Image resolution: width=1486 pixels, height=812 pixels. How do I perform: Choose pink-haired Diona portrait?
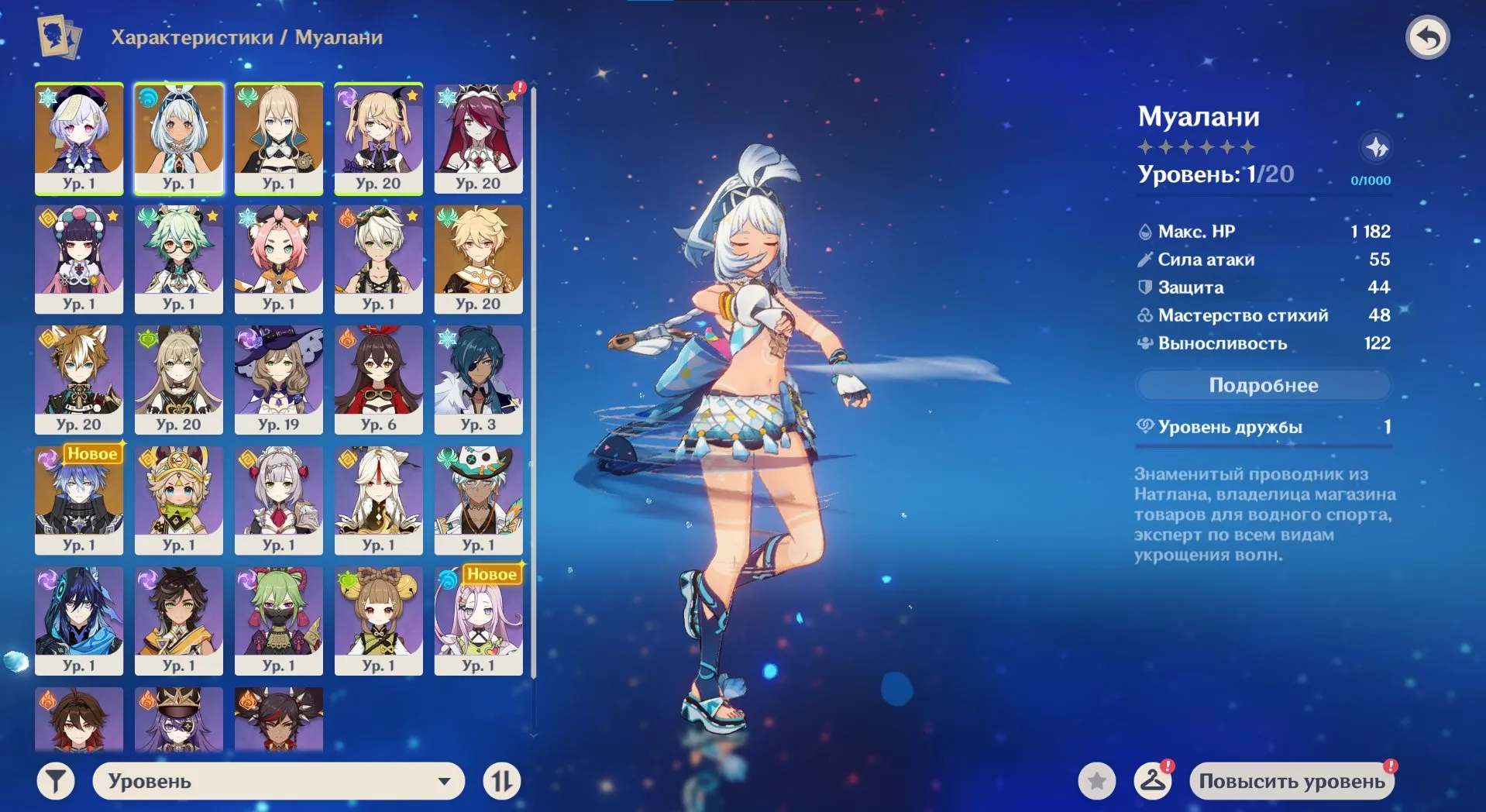click(x=279, y=259)
